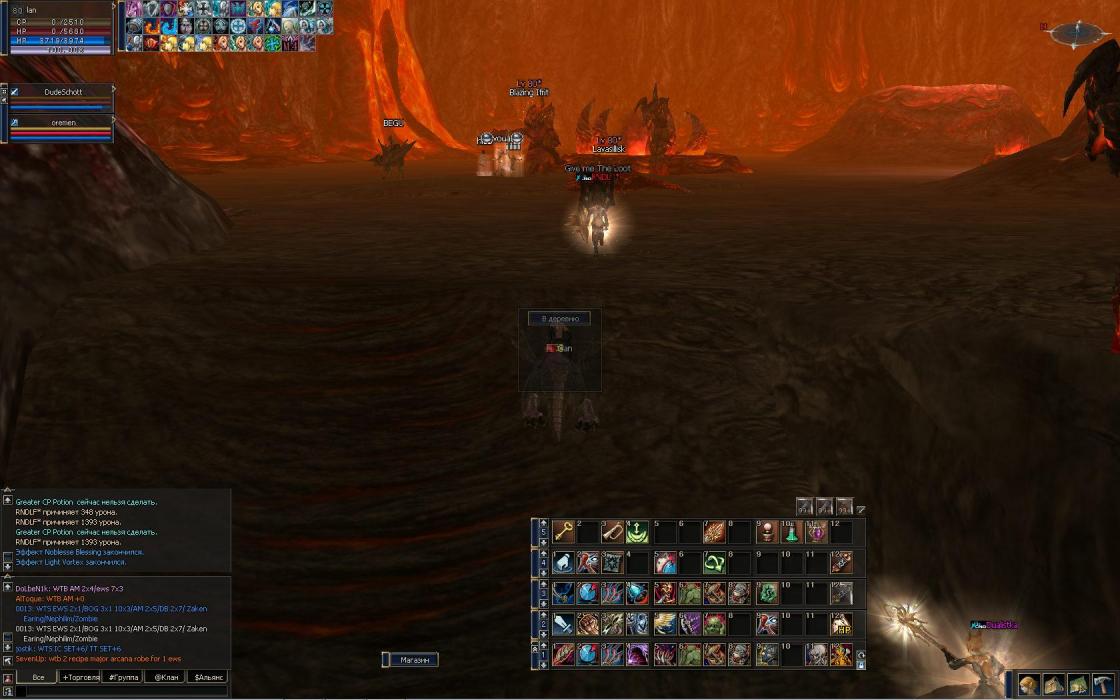Select the green anchor-arrow skill icon

pos(637,531)
